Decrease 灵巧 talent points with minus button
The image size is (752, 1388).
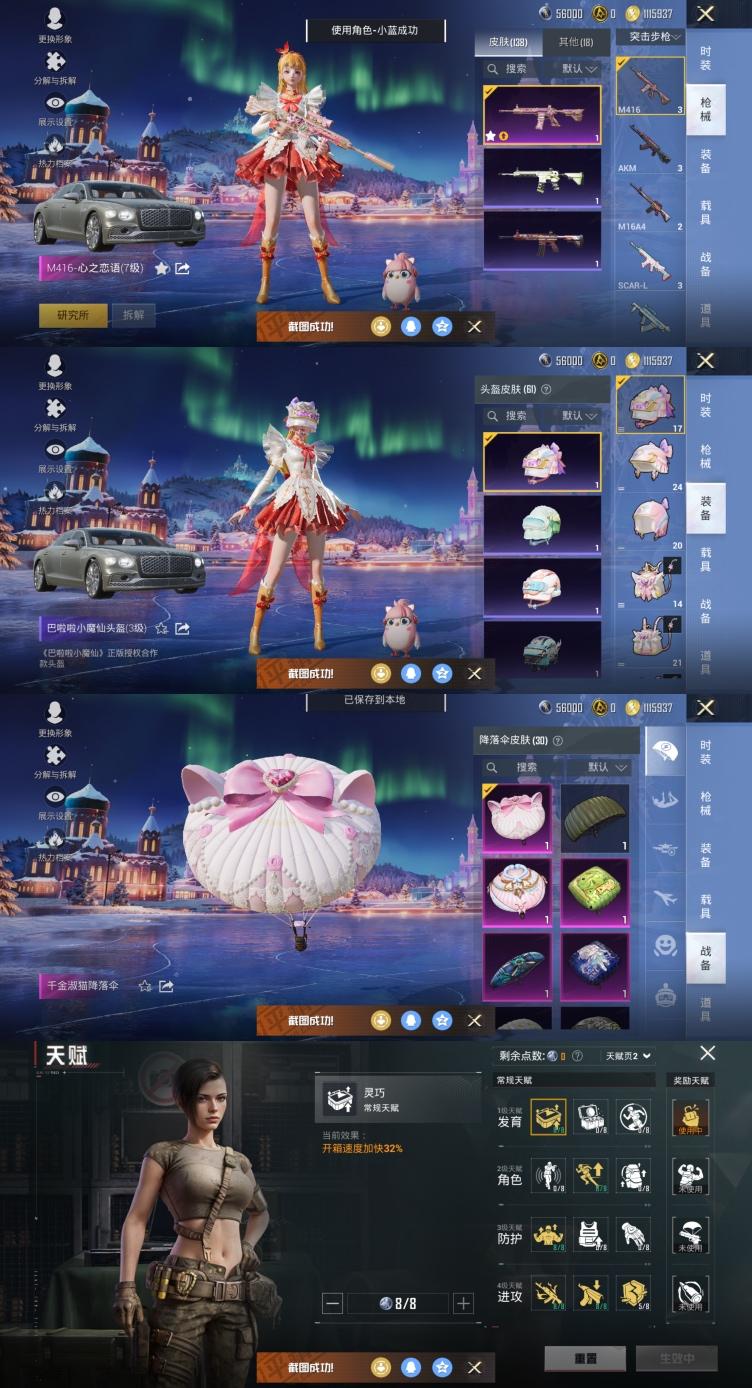click(x=334, y=1303)
